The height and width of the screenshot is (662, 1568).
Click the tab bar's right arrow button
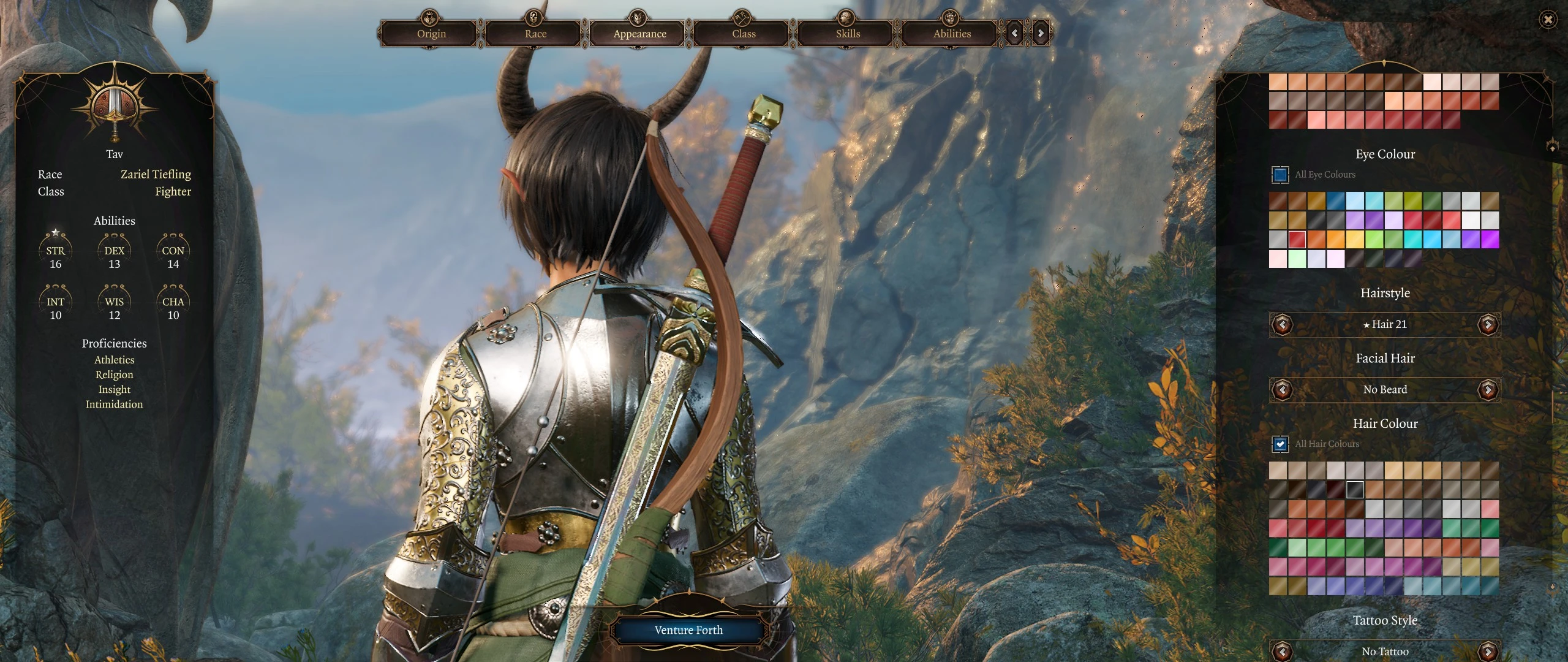(1041, 33)
